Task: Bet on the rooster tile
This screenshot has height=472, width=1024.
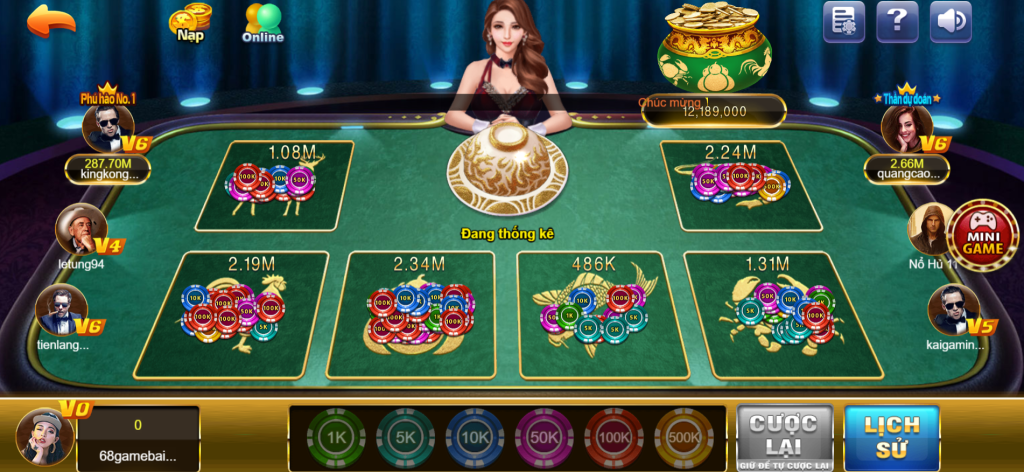Action: tap(252, 314)
